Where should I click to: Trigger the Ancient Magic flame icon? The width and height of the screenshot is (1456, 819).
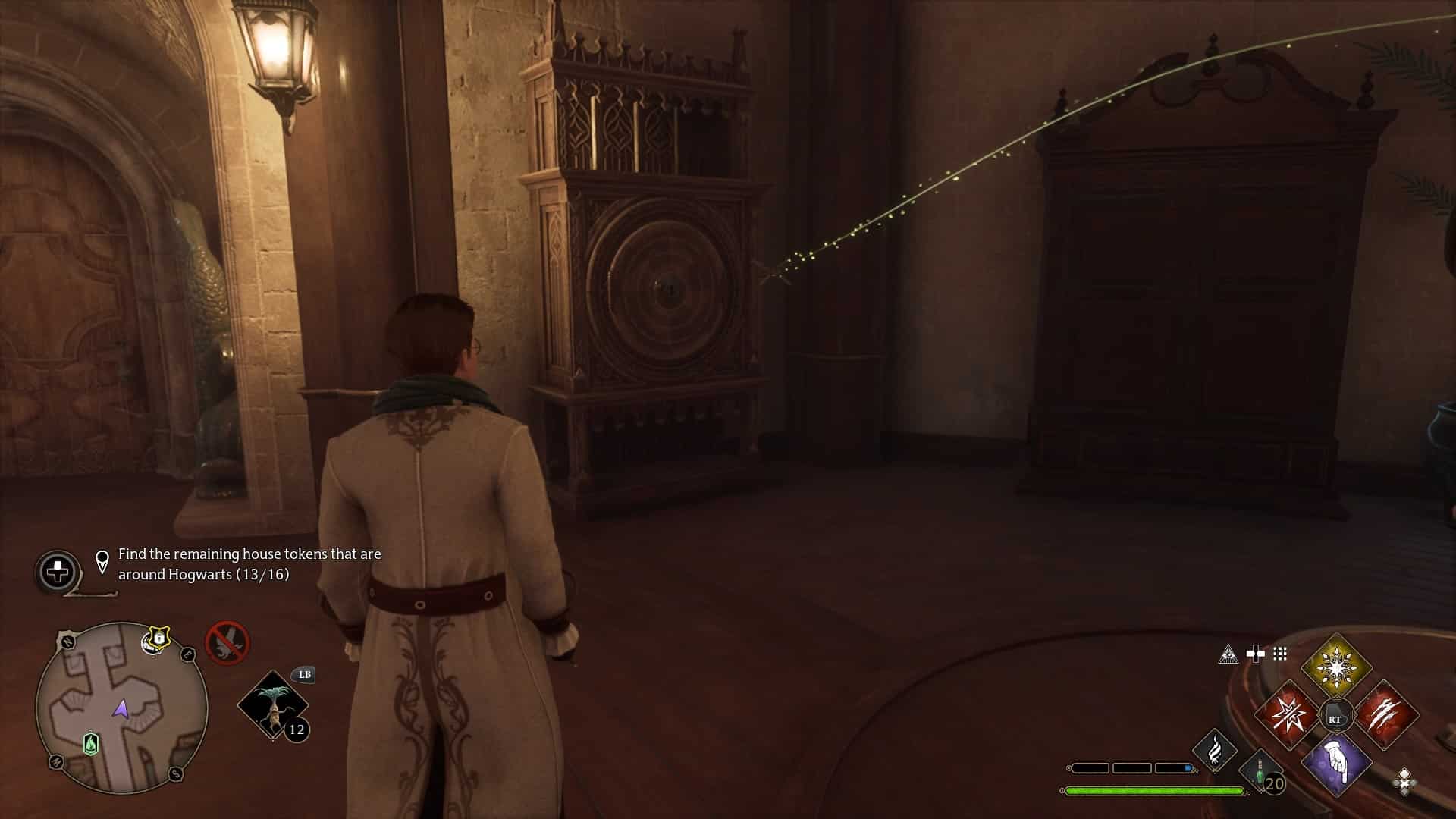click(x=1214, y=750)
